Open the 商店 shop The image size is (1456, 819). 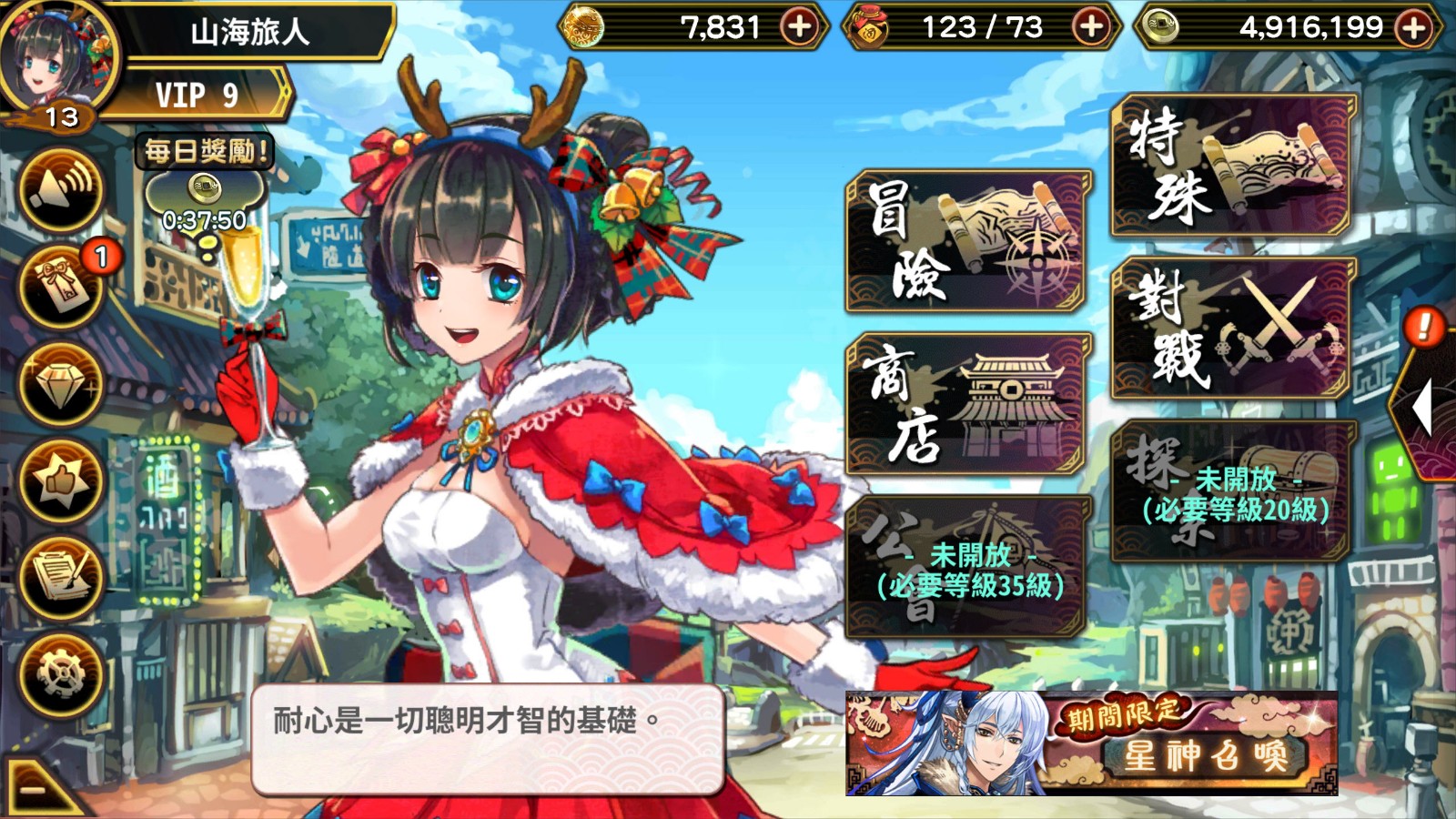[968, 405]
